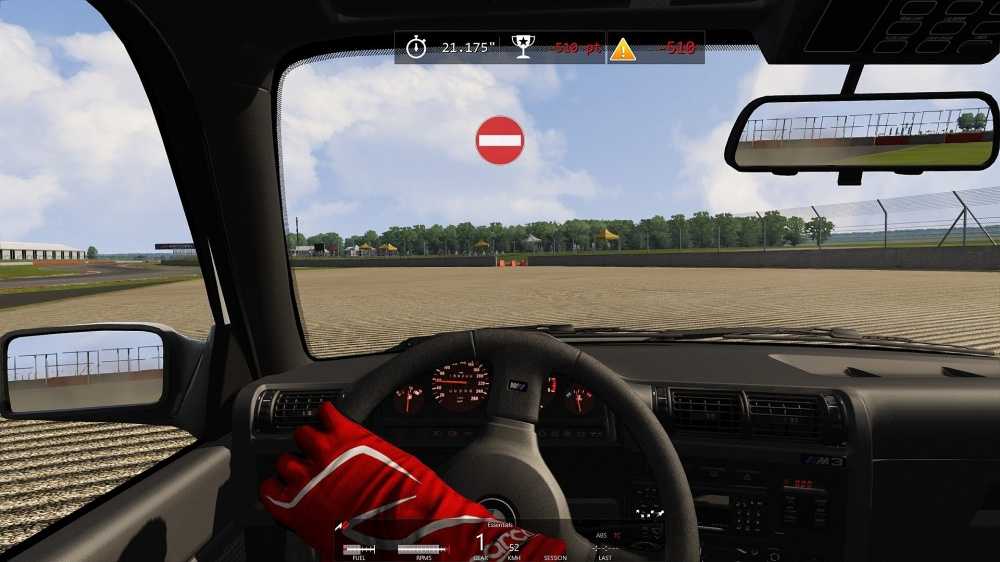Select the orange warning triangle penalty icon
Viewport: 1000px width, 562px height.
tap(623, 48)
